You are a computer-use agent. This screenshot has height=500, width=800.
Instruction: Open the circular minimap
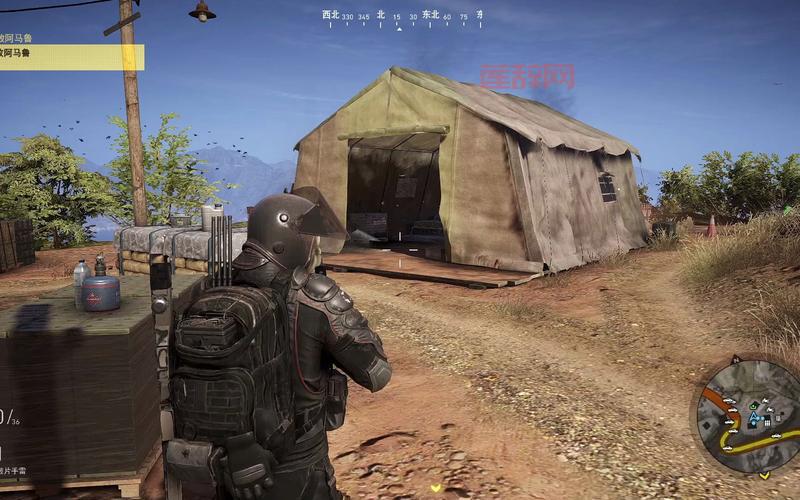[x=750, y=415]
